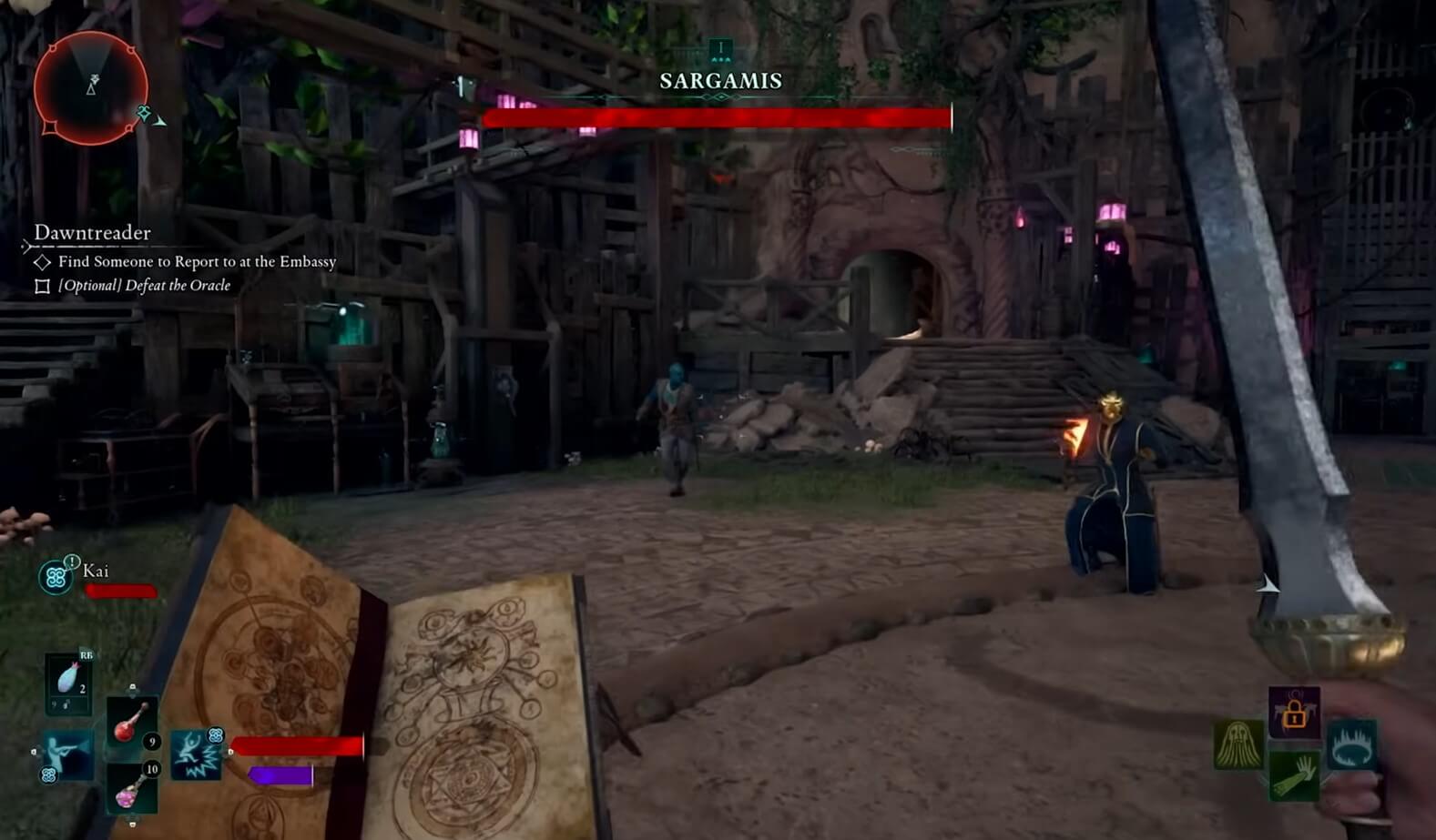Select the green grasping hand spell icon
Screen dimensions: 1436x840
coord(1293,774)
